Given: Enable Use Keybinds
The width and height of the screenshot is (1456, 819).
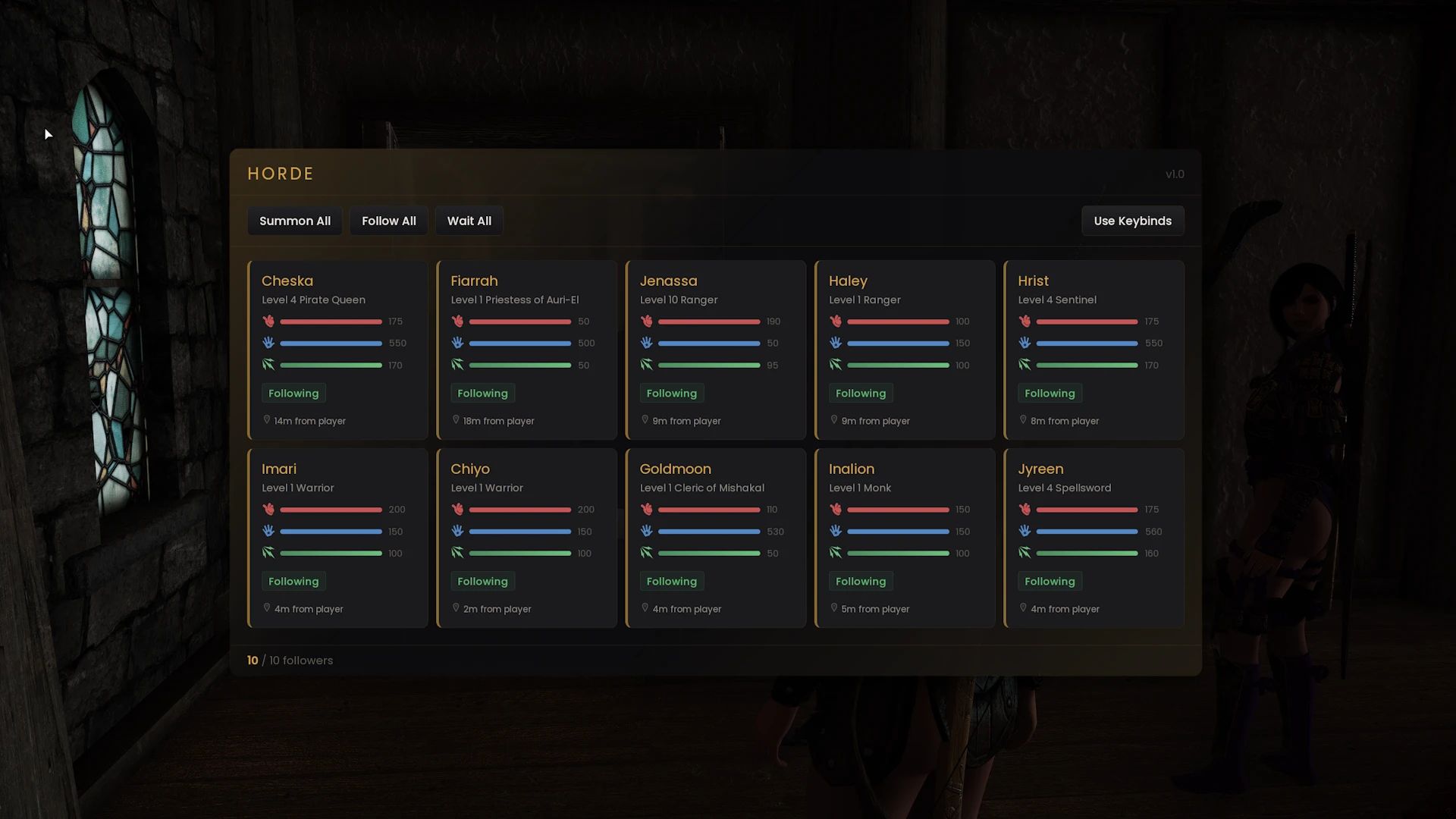Looking at the screenshot, I should 1132,221.
